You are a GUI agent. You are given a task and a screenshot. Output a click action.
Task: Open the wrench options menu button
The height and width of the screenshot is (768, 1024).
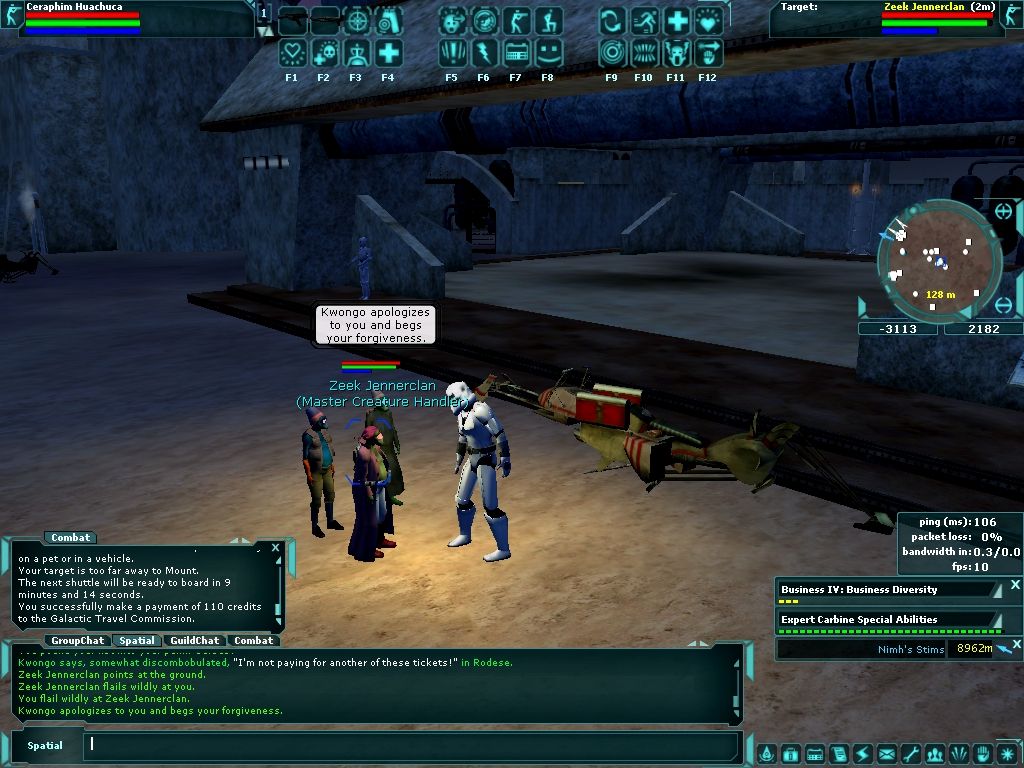point(910,754)
